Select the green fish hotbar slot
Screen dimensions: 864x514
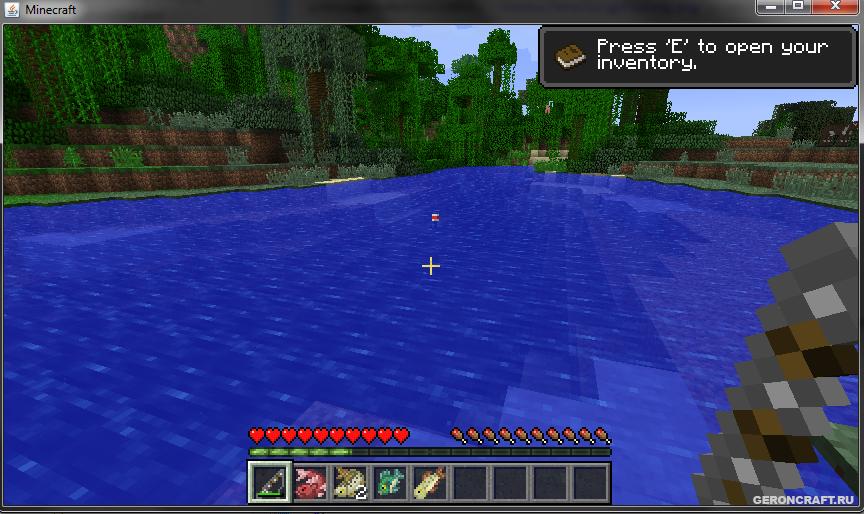(x=390, y=483)
